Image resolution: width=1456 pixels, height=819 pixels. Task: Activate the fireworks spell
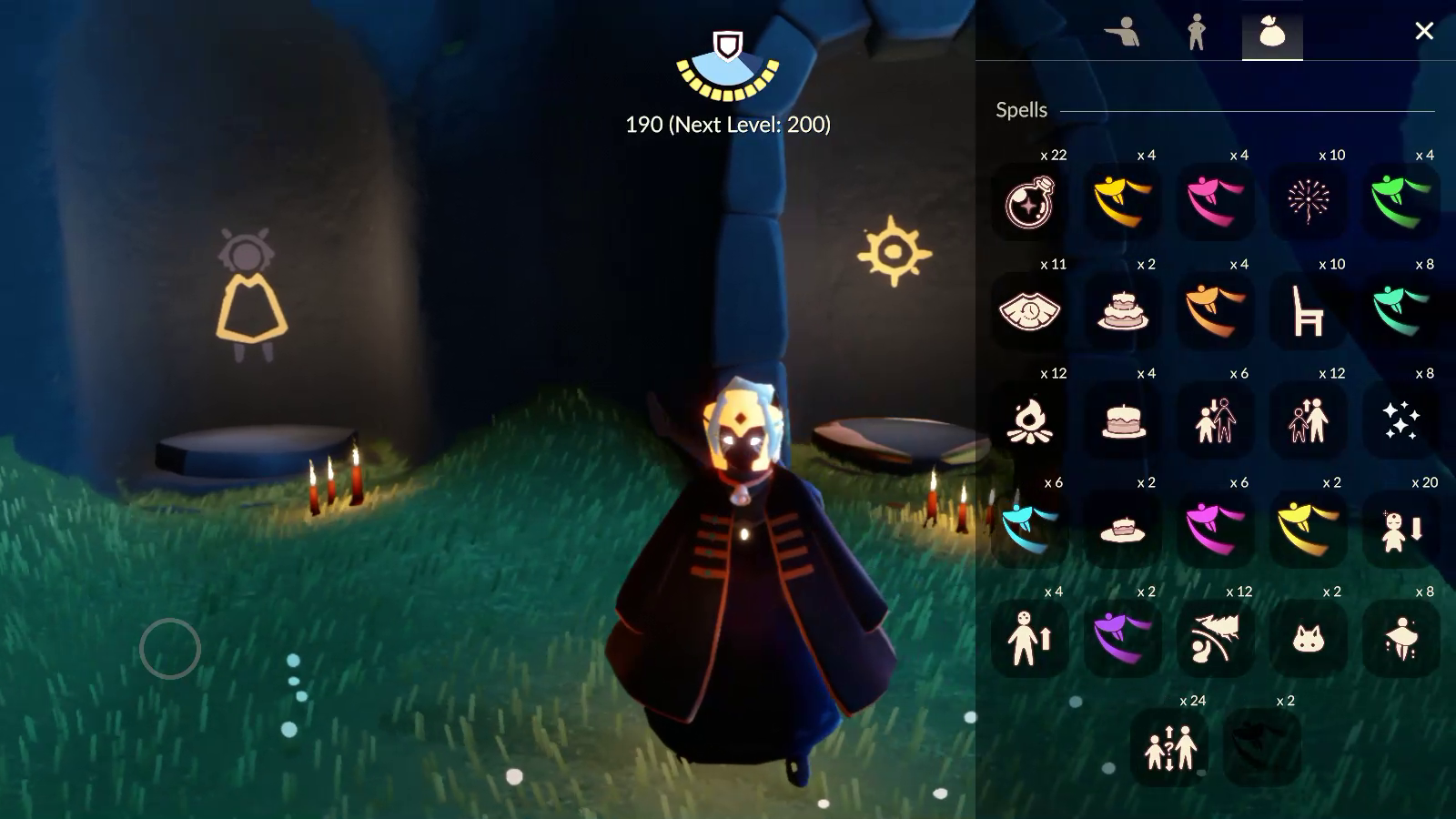(1308, 201)
